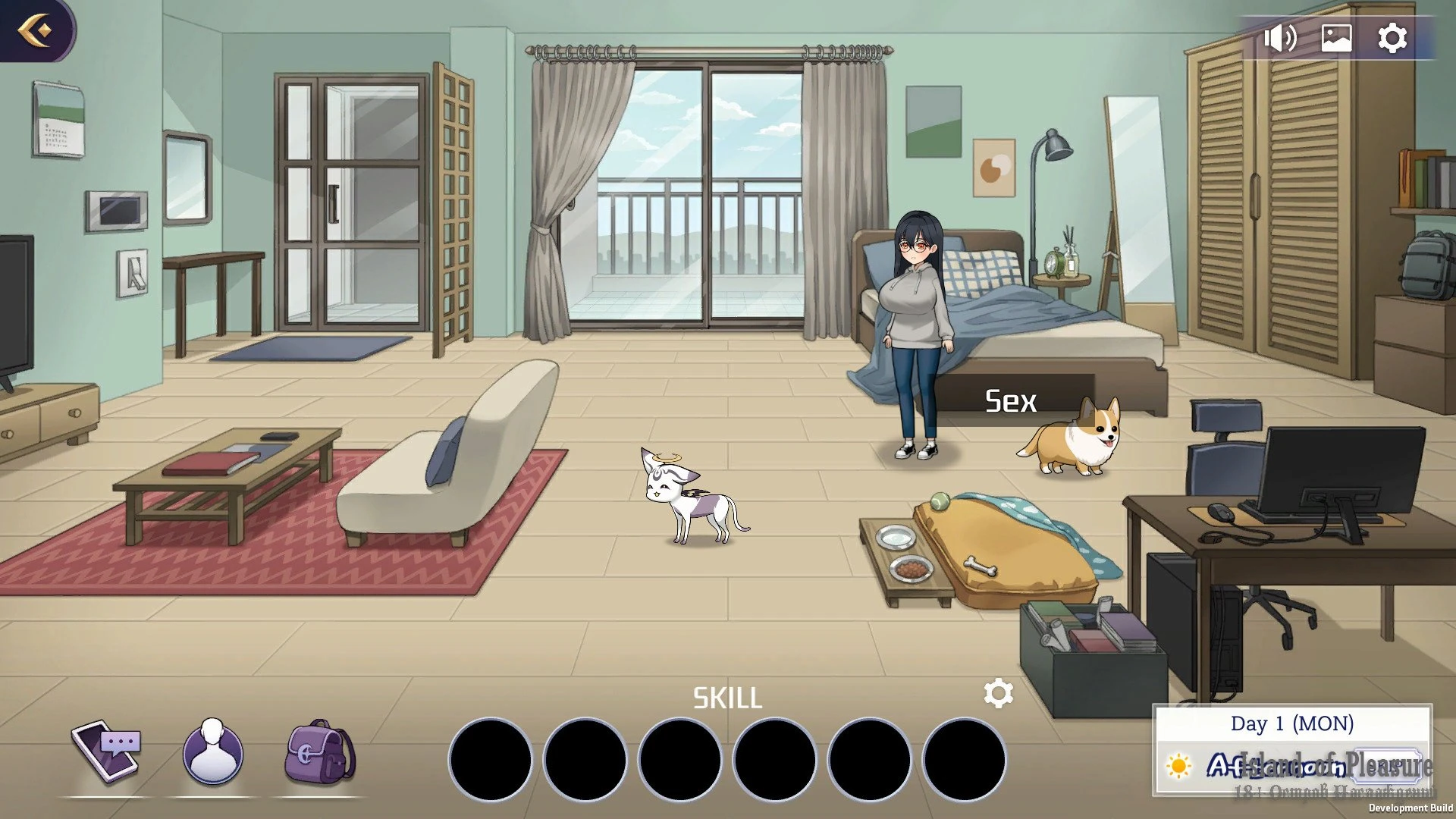Go back with the arrow button

click(x=35, y=30)
